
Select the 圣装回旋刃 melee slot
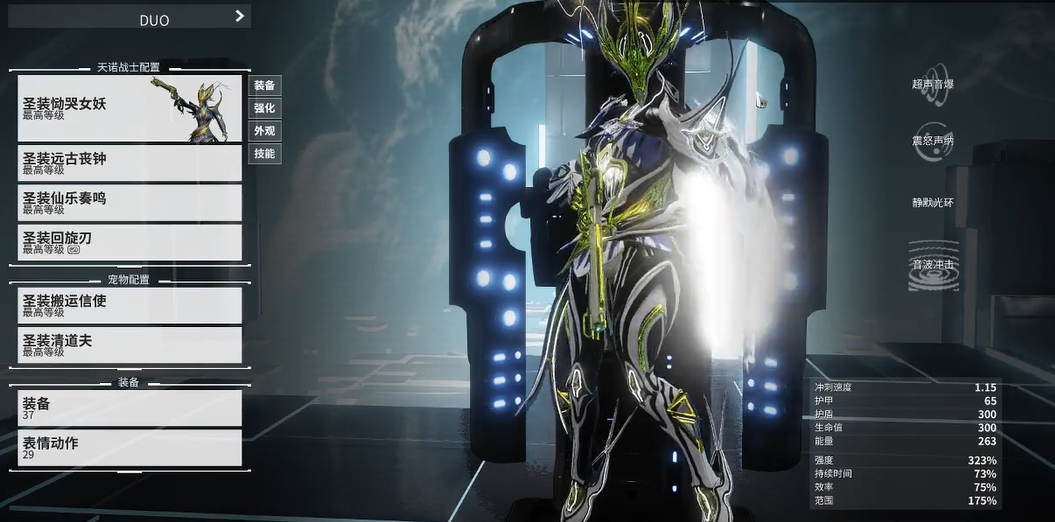130,242
